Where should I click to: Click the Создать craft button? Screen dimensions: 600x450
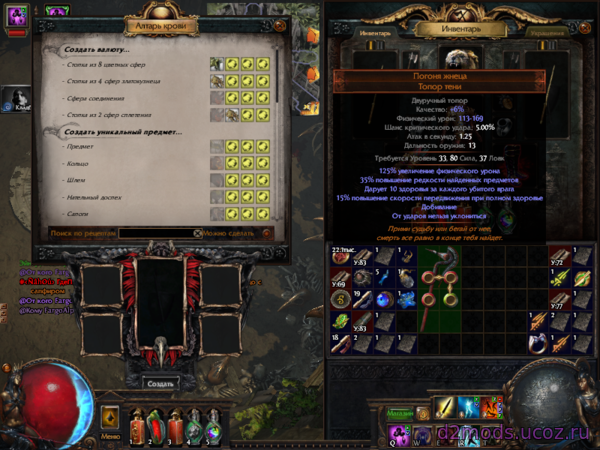pyautogui.click(x=160, y=383)
